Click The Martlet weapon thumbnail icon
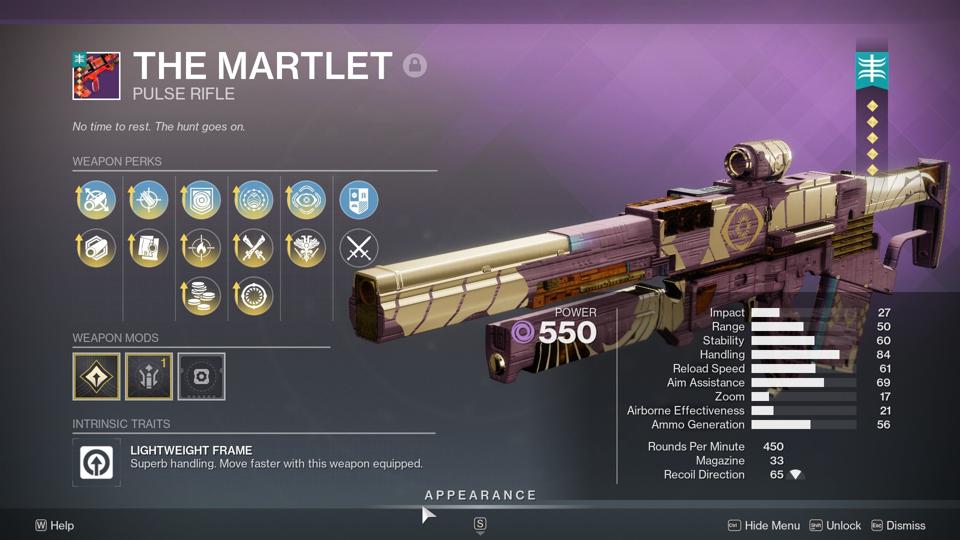The height and width of the screenshot is (540, 960). tap(96, 76)
